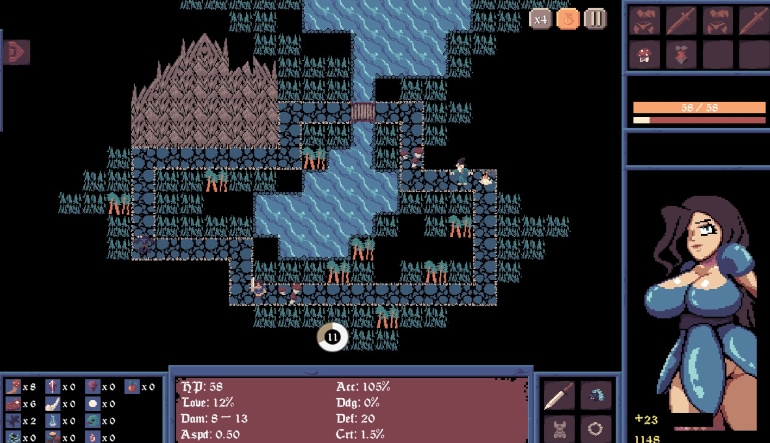Select the equipped ring slot

(x=596, y=430)
